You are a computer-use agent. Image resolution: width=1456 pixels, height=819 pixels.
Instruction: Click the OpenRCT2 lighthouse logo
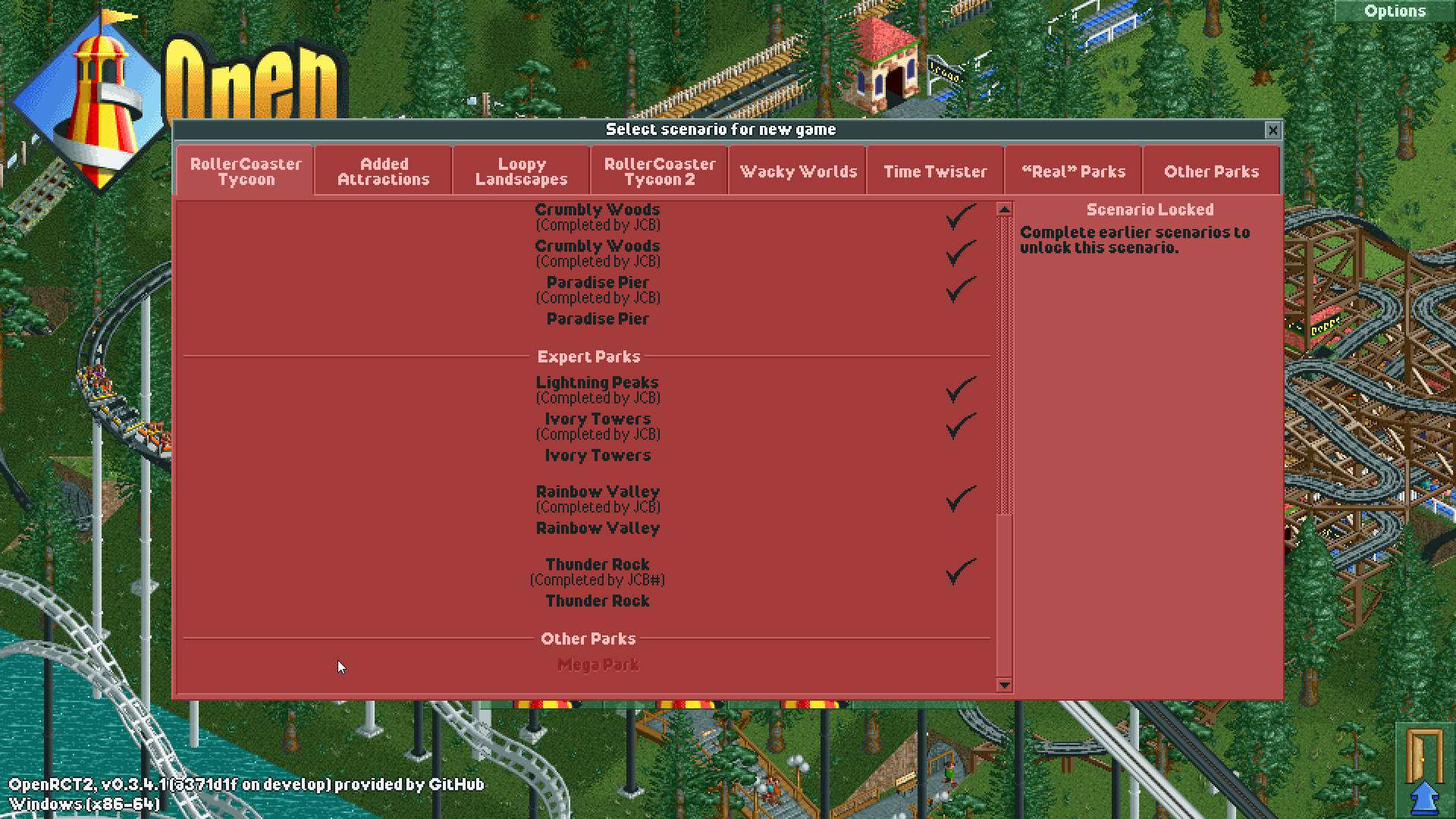point(99,99)
